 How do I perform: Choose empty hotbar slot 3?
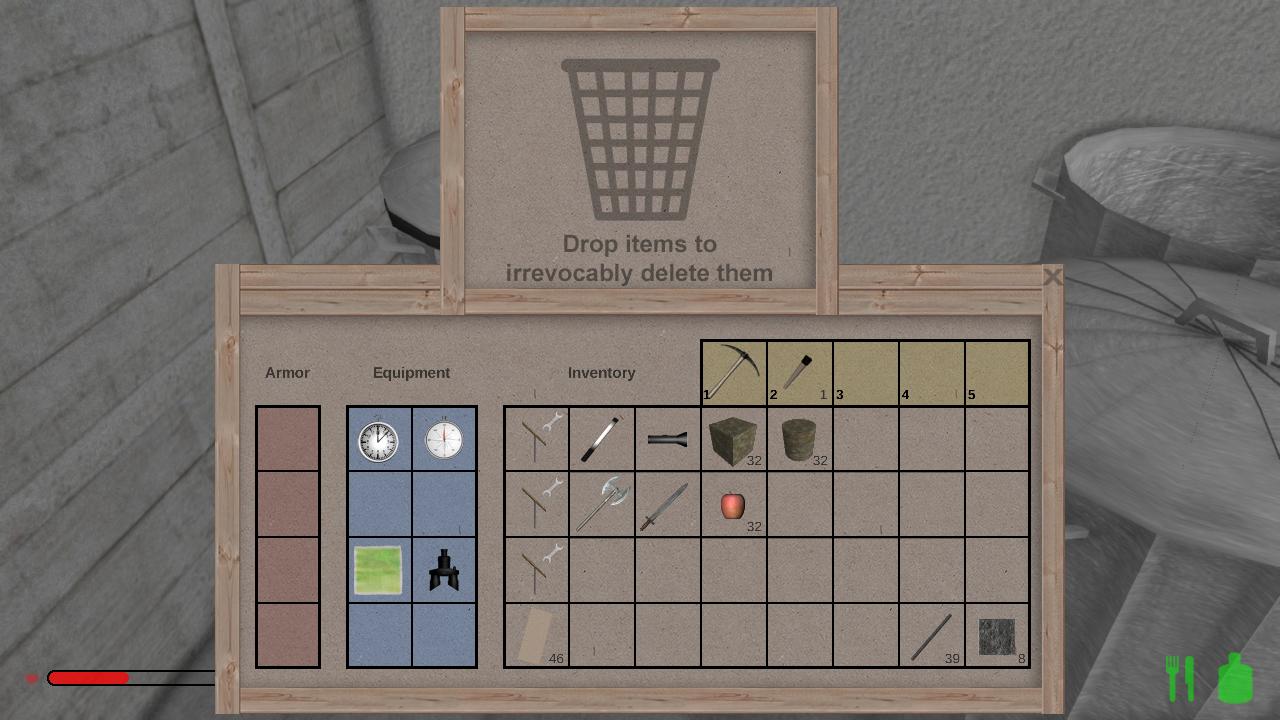tap(866, 372)
